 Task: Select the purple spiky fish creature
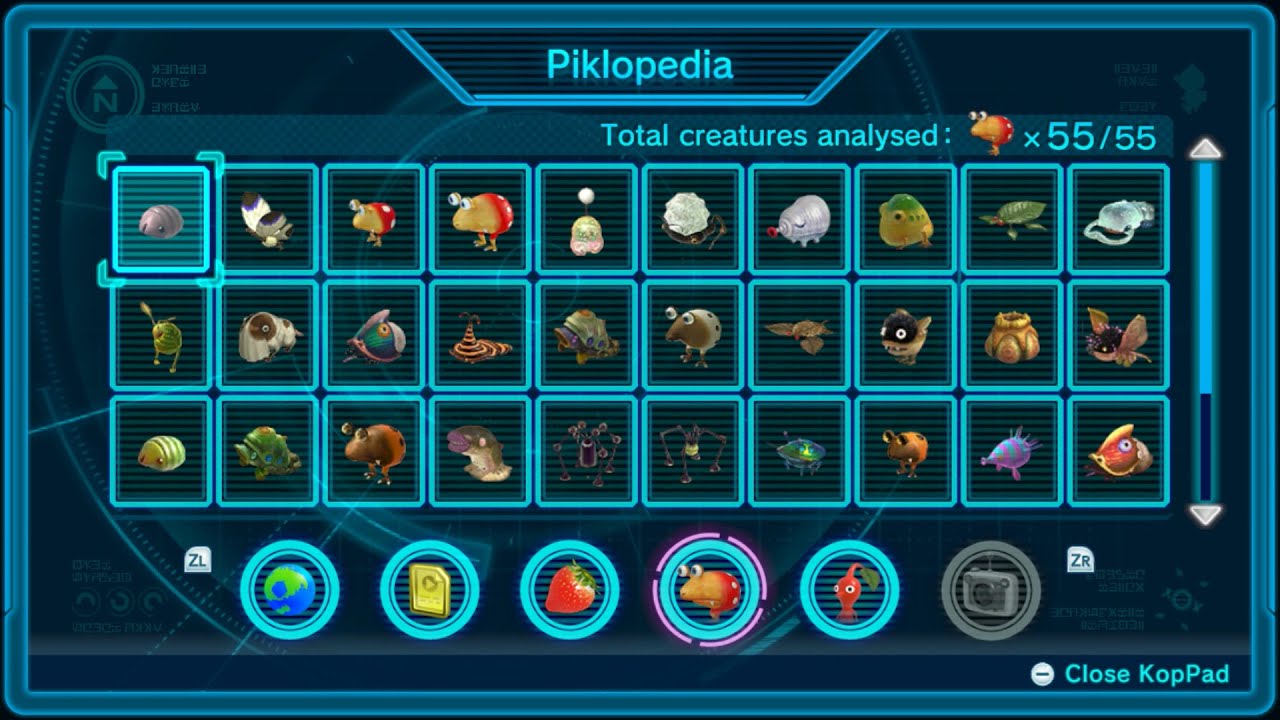click(x=1011, y=452)
